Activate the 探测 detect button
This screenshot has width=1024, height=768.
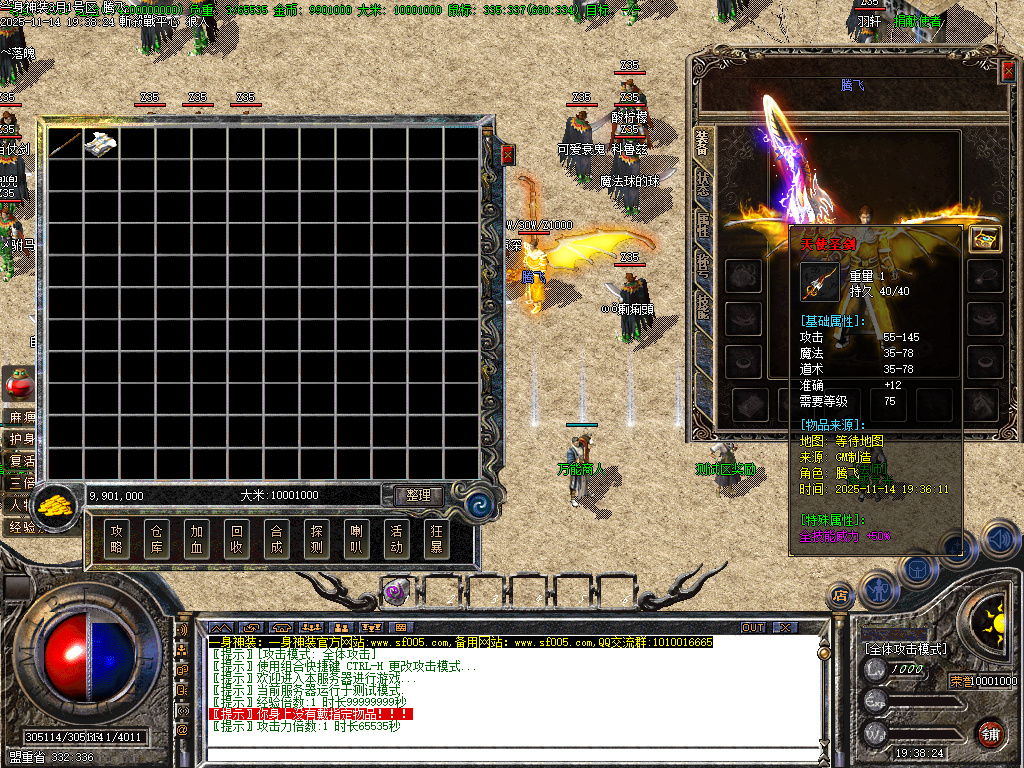point(316,539)
